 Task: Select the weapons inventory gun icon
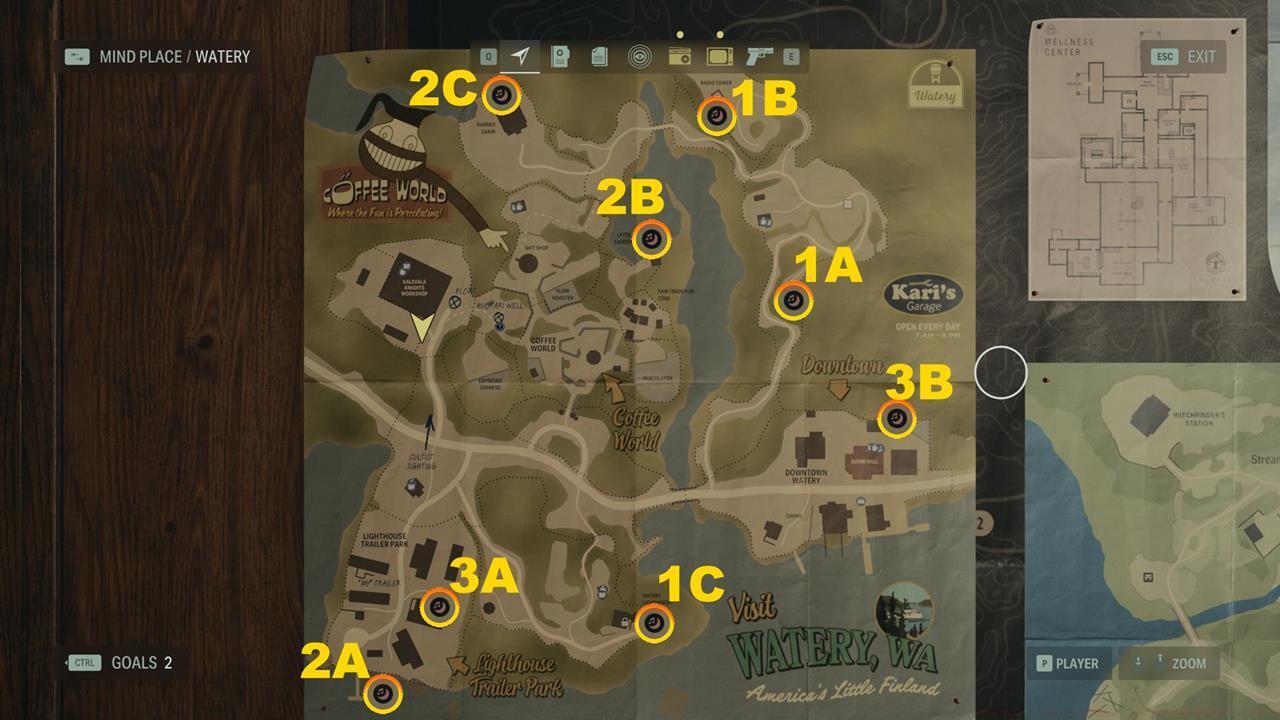[x=758, y=57]
